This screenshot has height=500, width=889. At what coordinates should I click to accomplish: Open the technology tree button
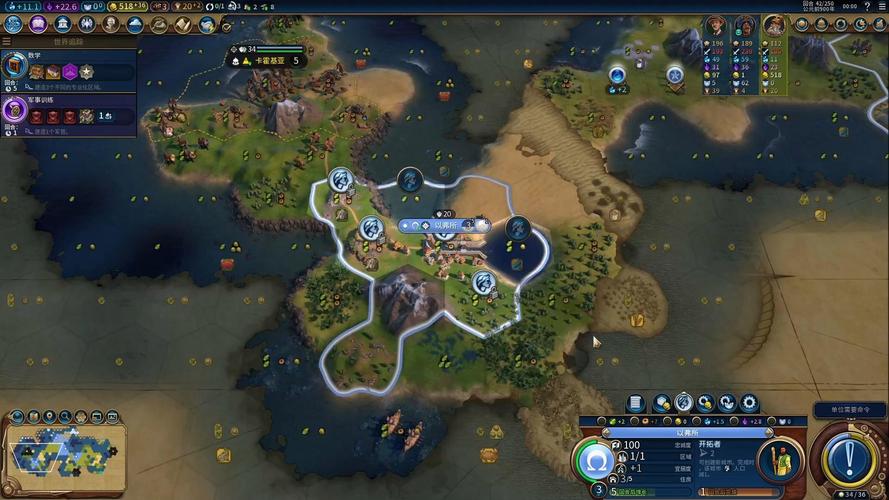(14, 24)
